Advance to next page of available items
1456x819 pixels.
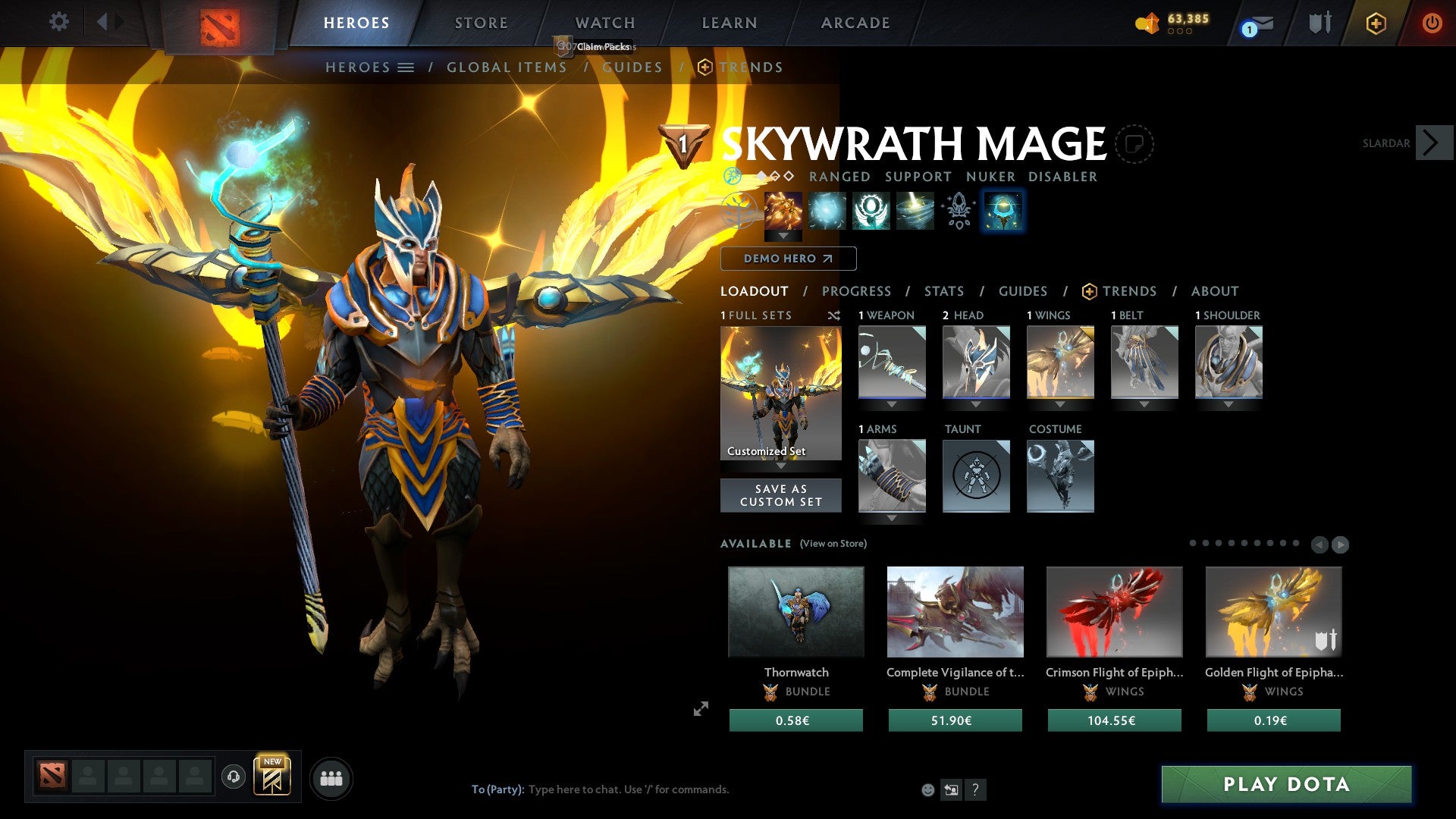pos(1339,544)
